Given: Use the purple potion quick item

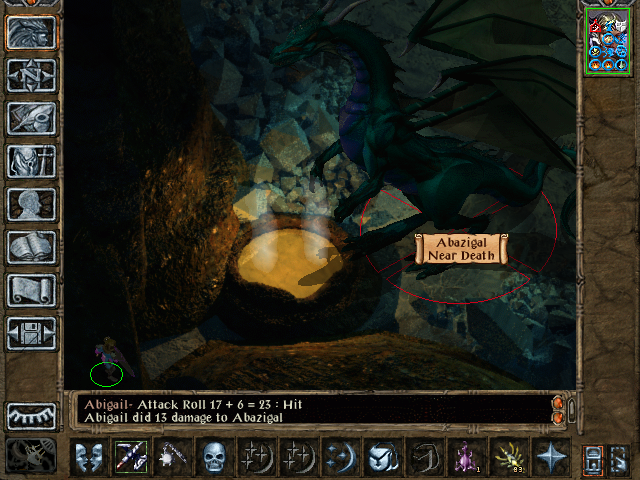Looking at the screenshot, I should pyautogui.click(x=467, y=457).
